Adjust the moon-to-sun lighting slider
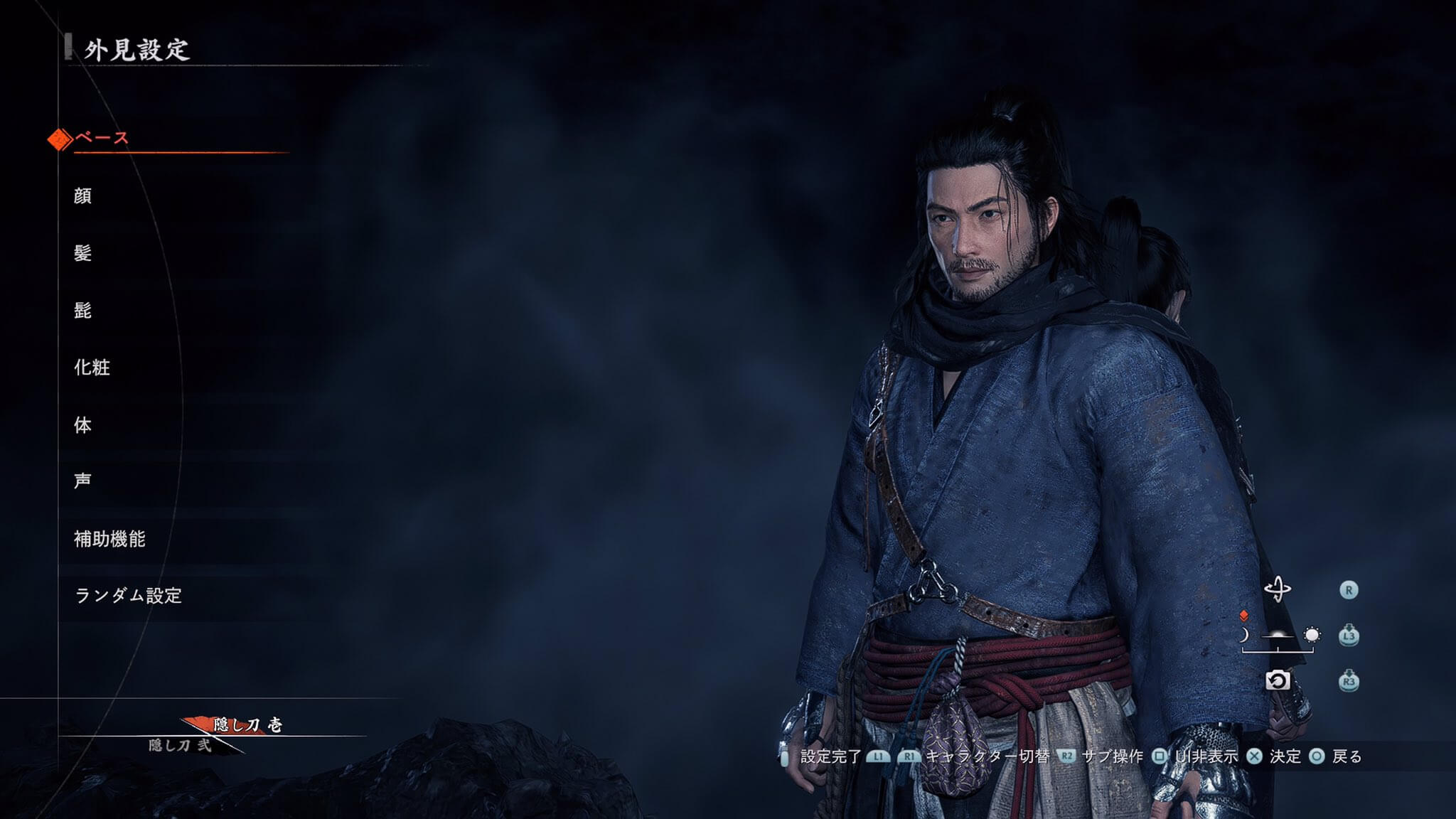This screenshot has width=1456, height=819. (1278, 636)
